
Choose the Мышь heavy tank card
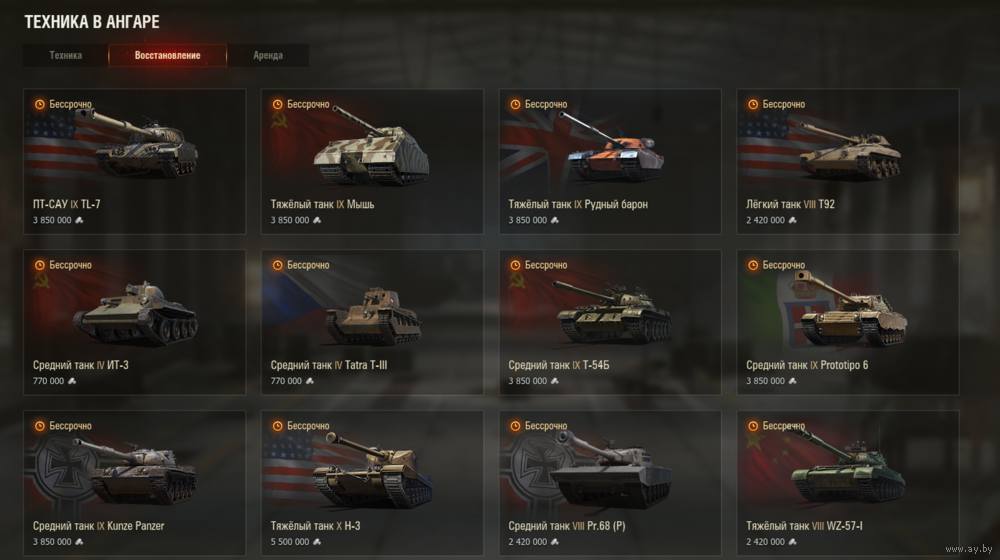click(372, 161)
